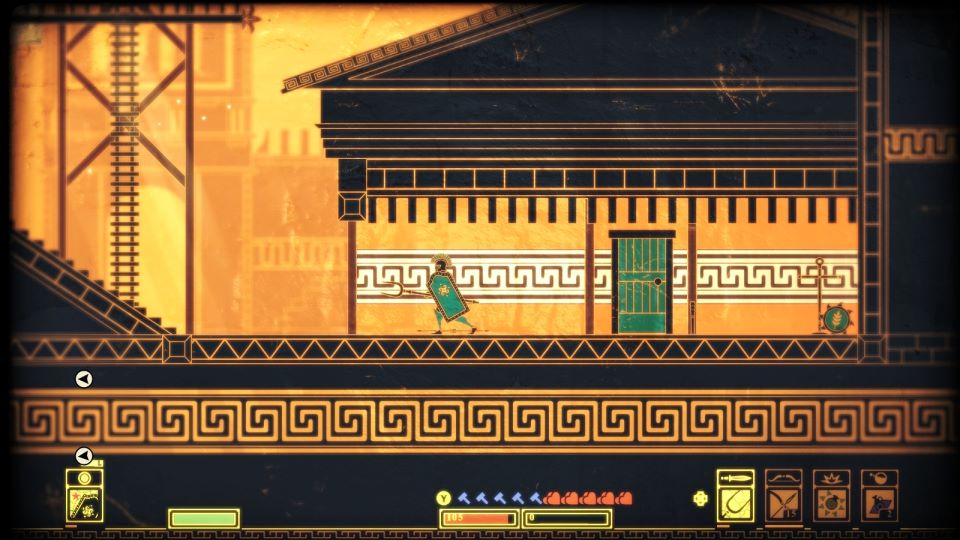This screenshot has height=540, width=960.
Task: Select the bow and arrows slot
Action: (x=784, y=497)
